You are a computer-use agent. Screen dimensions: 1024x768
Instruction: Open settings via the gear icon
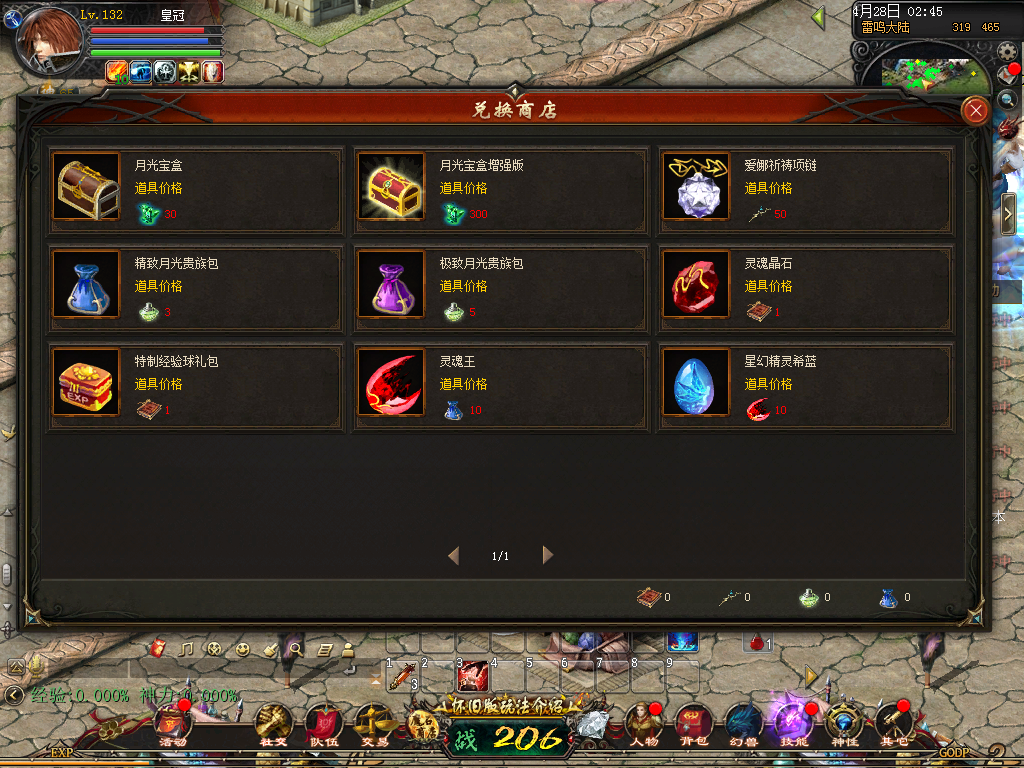1008,50
